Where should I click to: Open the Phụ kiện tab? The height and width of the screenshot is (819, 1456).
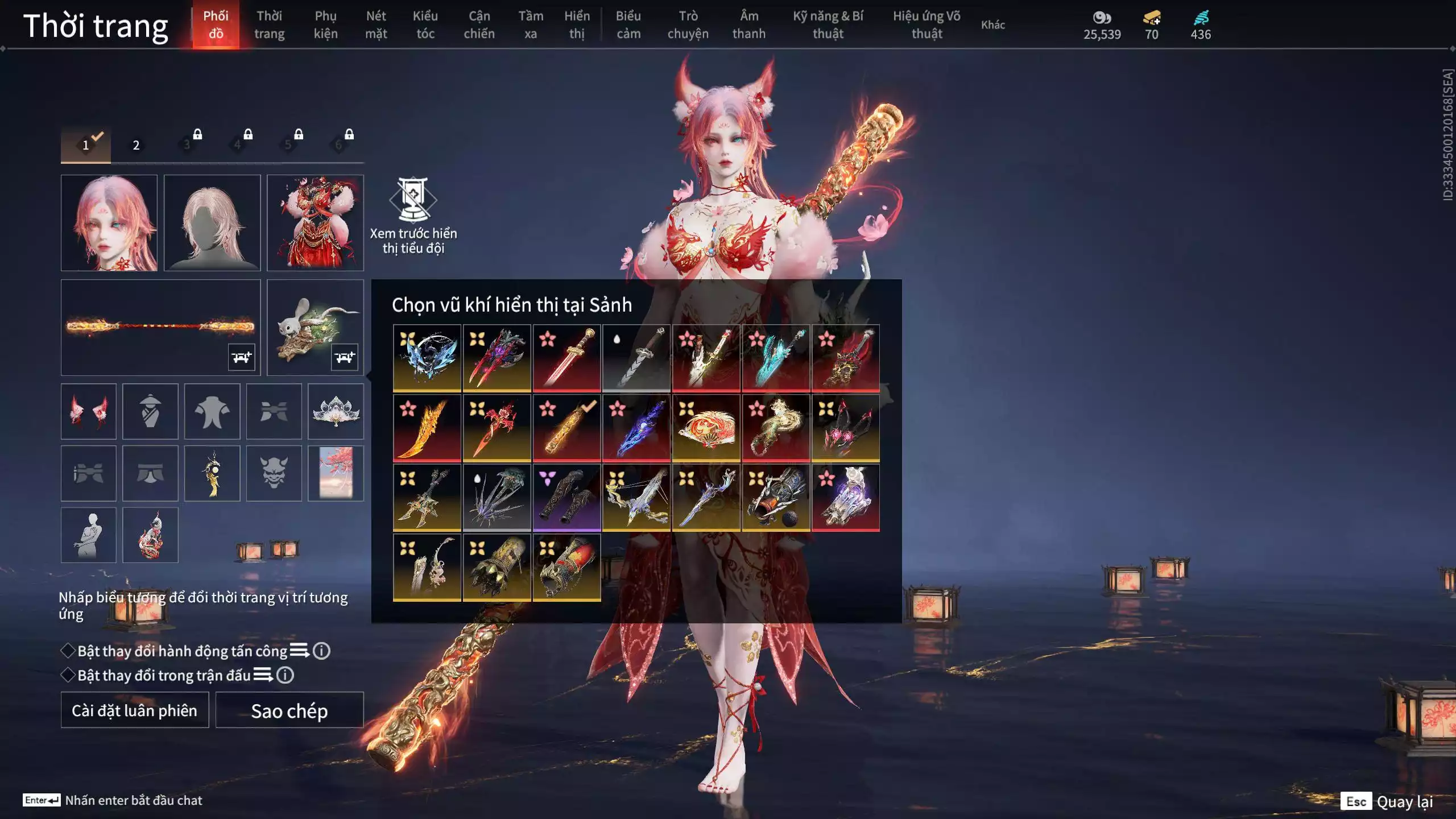(x=325, y=24)
